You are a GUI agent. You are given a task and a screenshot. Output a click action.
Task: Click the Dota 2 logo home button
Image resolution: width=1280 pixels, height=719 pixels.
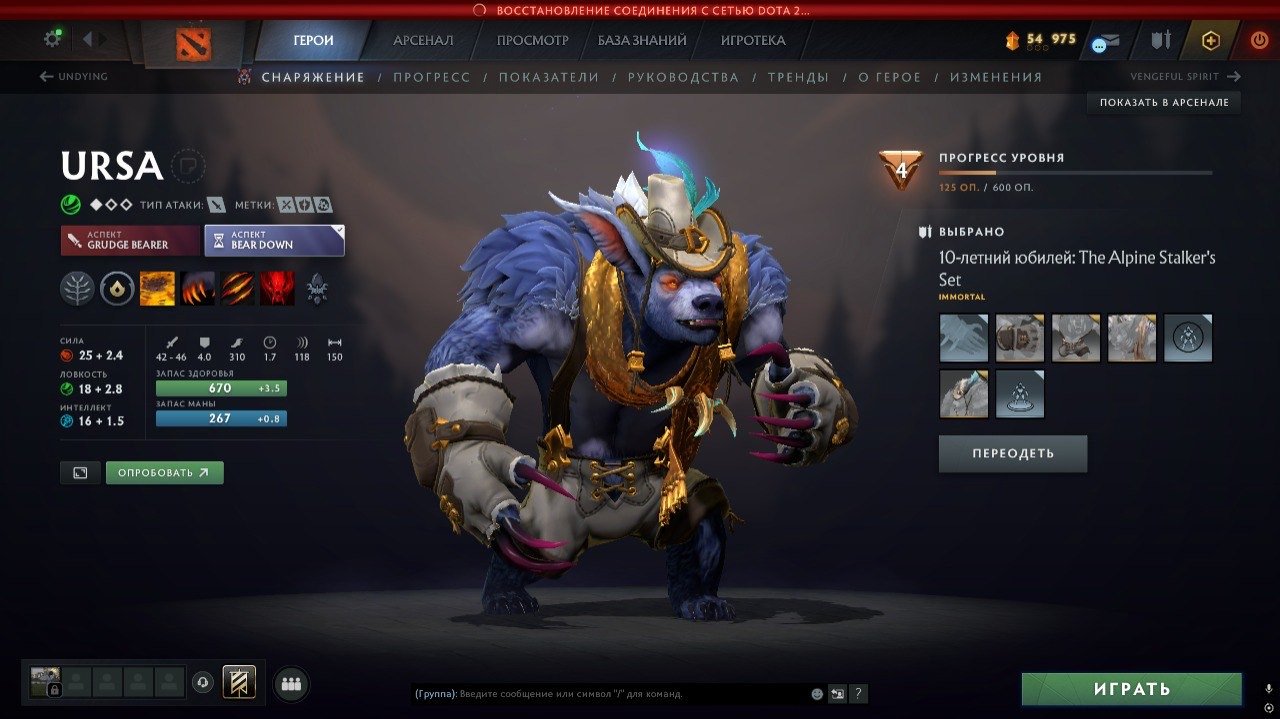point(193,42)
